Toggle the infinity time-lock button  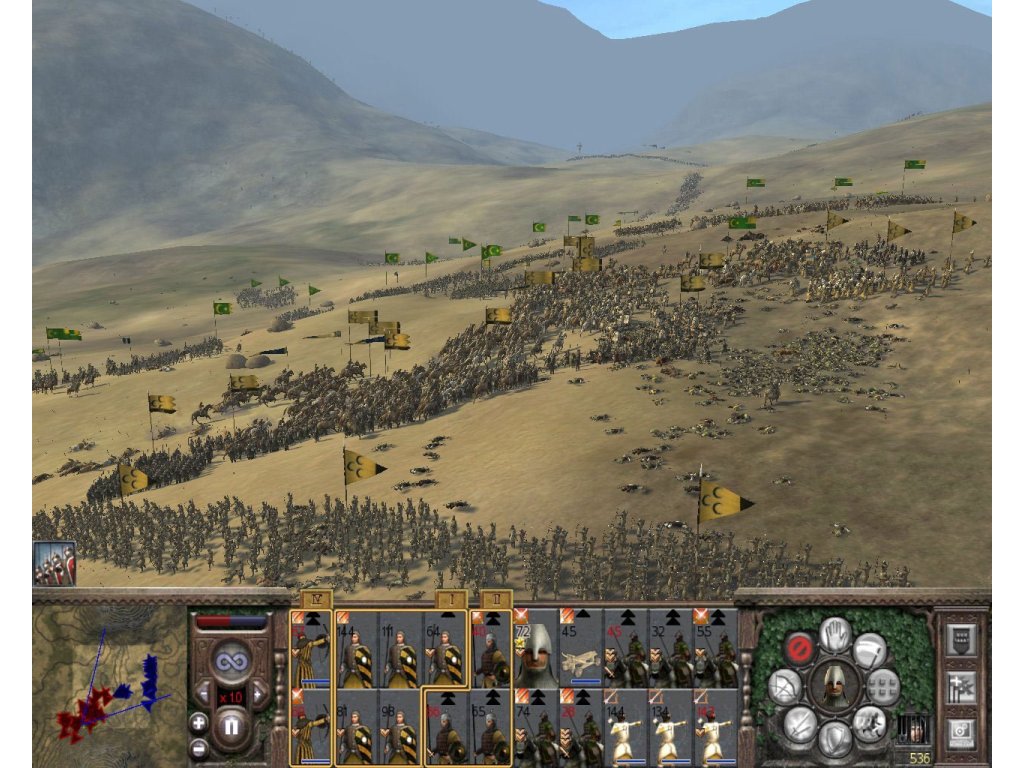point(231,661)
